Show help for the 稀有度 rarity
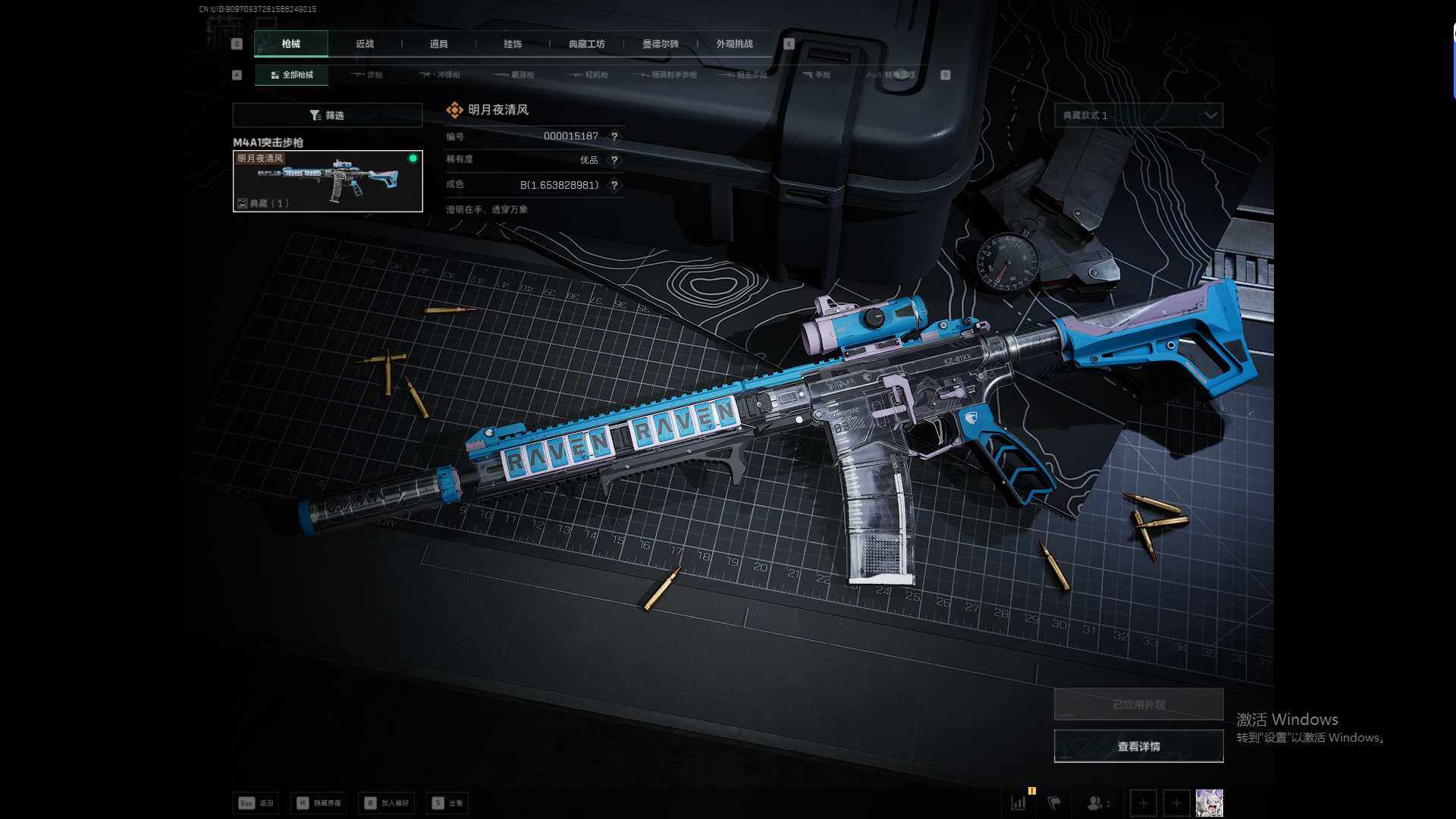 [614, 160]
